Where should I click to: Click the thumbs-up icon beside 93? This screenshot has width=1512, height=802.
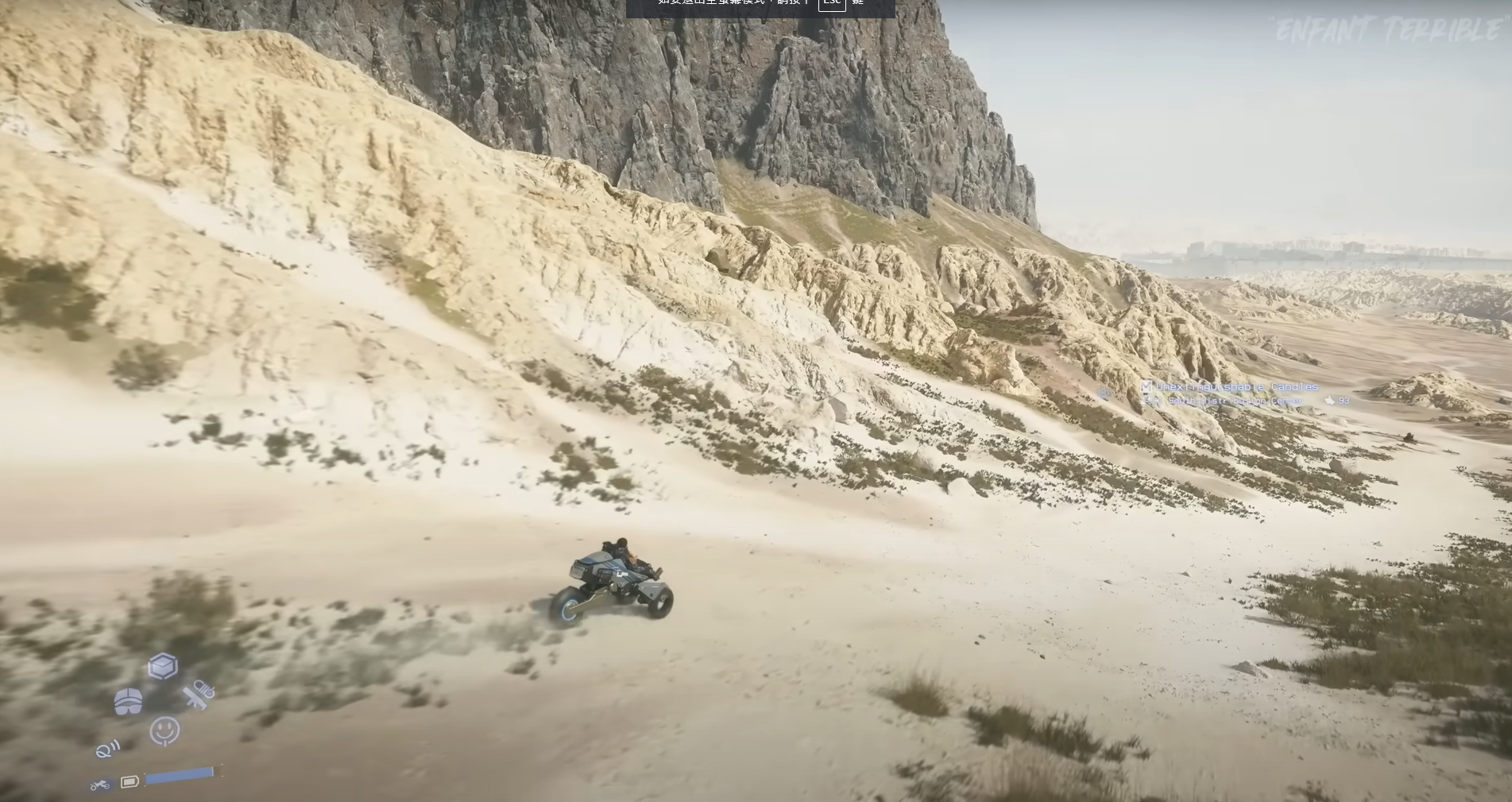1329,401
